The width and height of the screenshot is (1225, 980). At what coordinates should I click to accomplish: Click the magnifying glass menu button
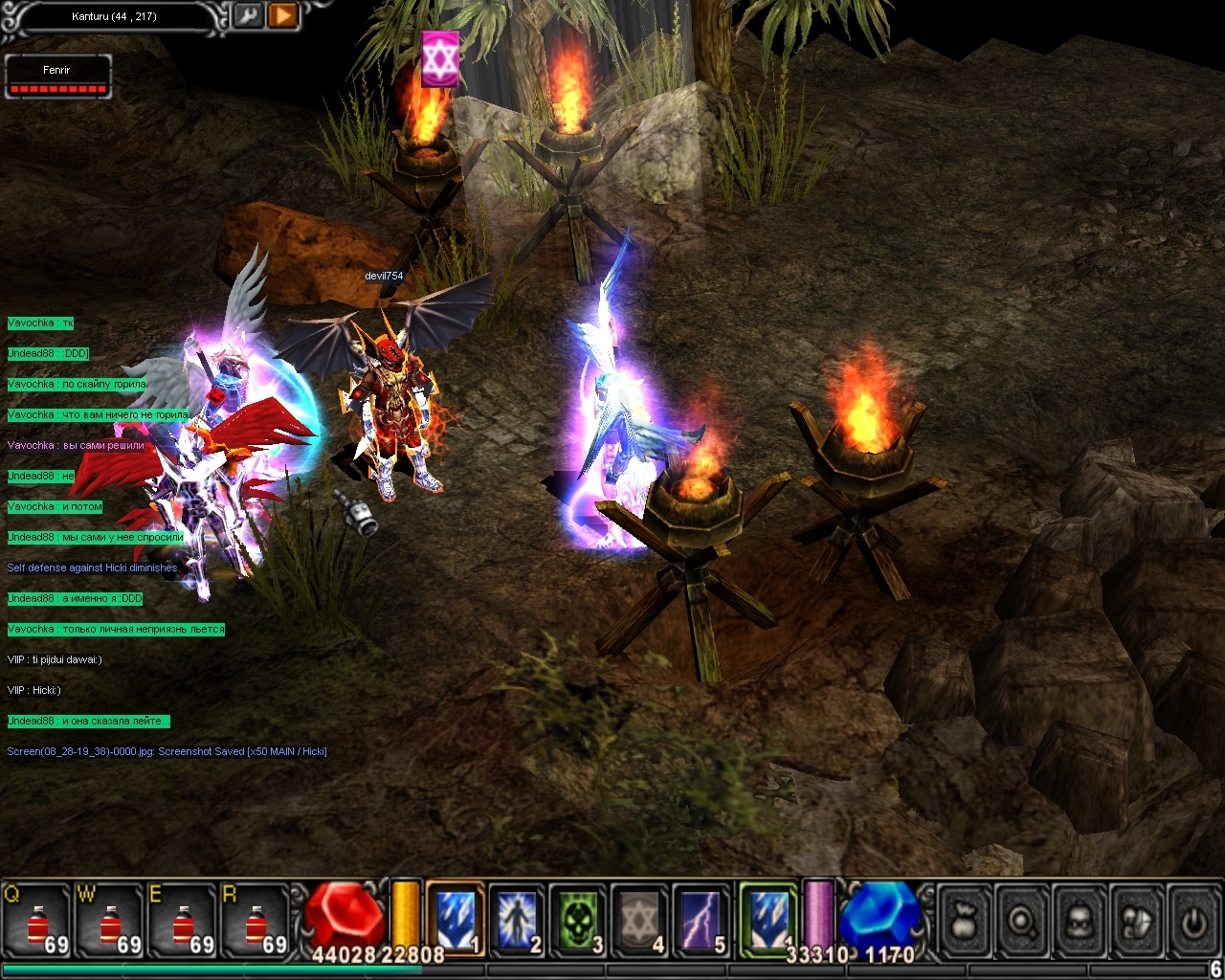1022,922
